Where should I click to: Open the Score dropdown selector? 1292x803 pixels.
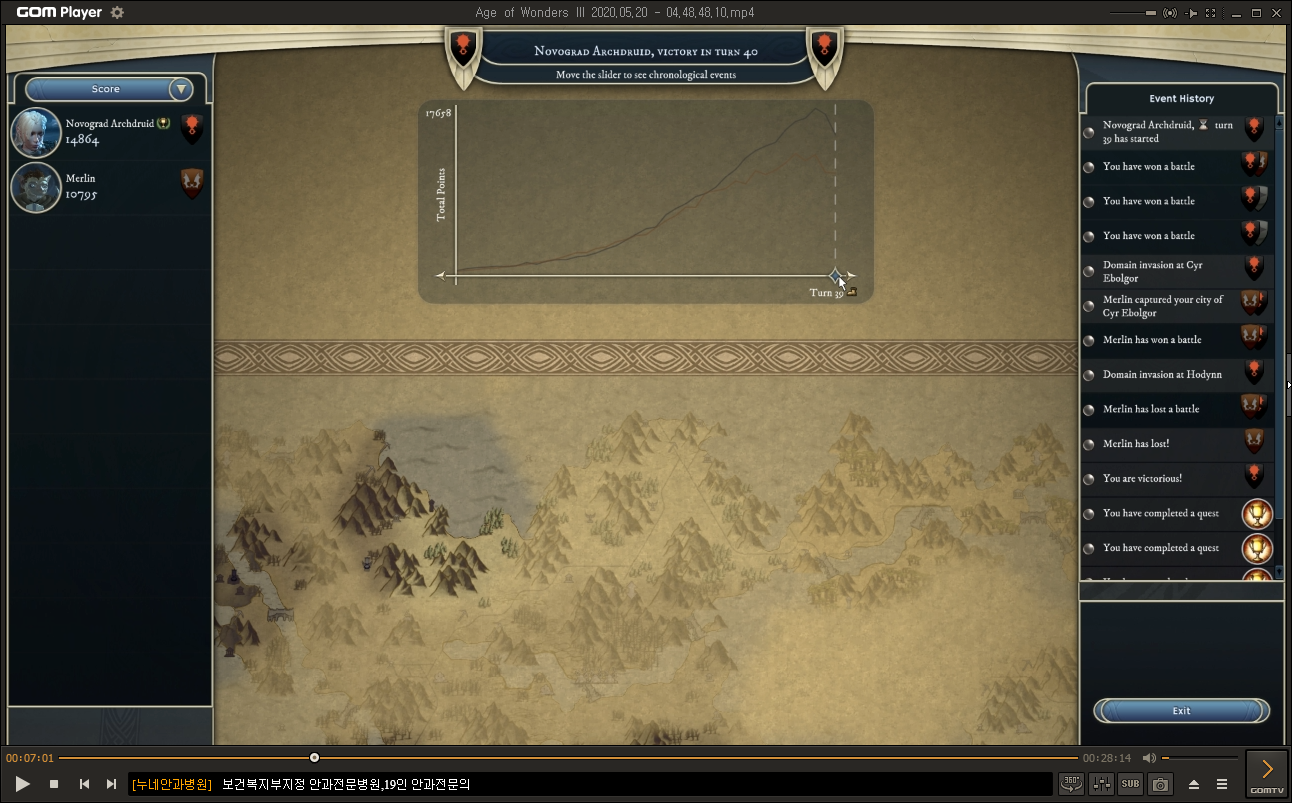pyautogui.click(x=181, y=89)
